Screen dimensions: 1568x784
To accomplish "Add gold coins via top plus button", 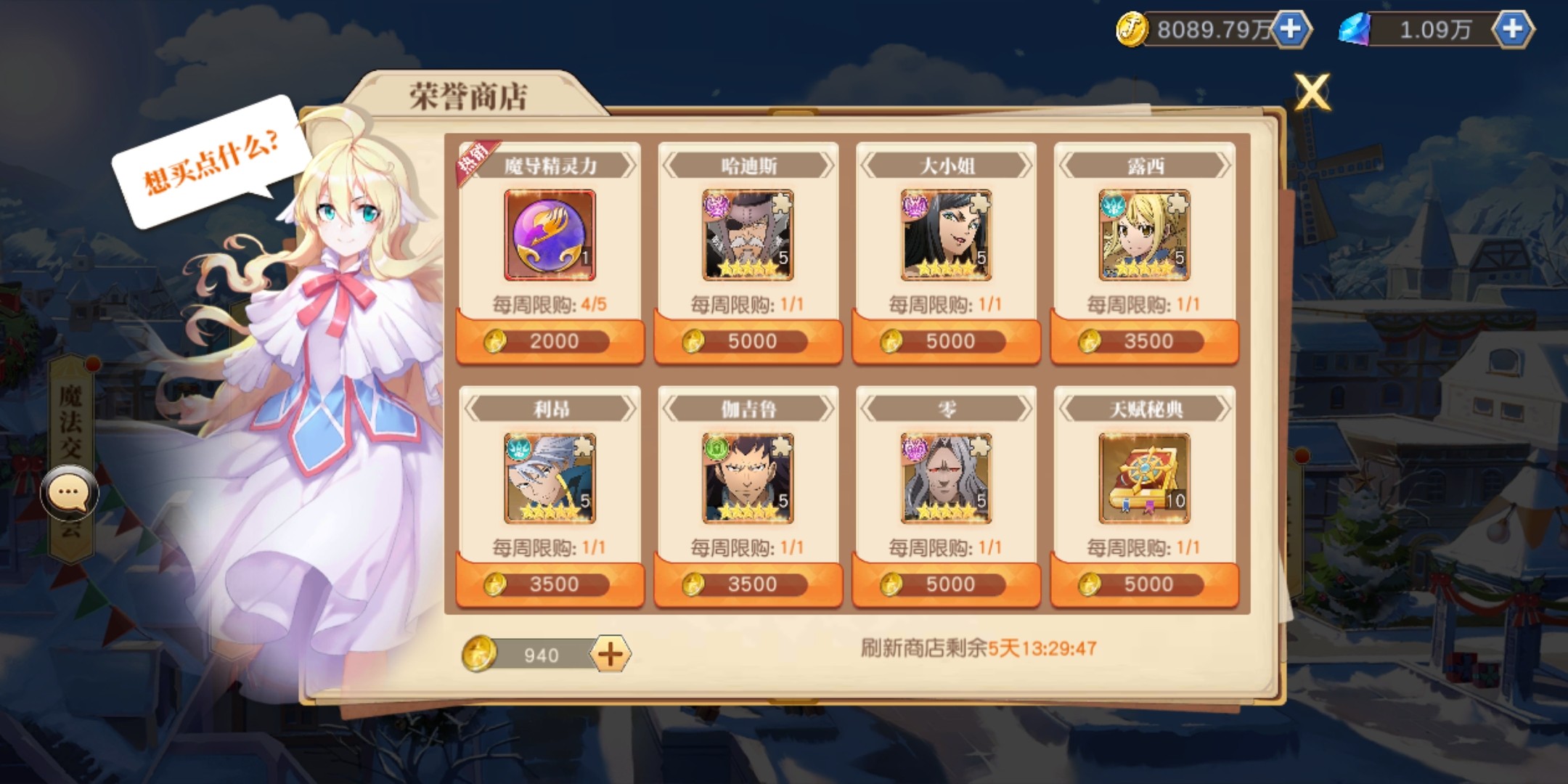I will [1290, 29].
